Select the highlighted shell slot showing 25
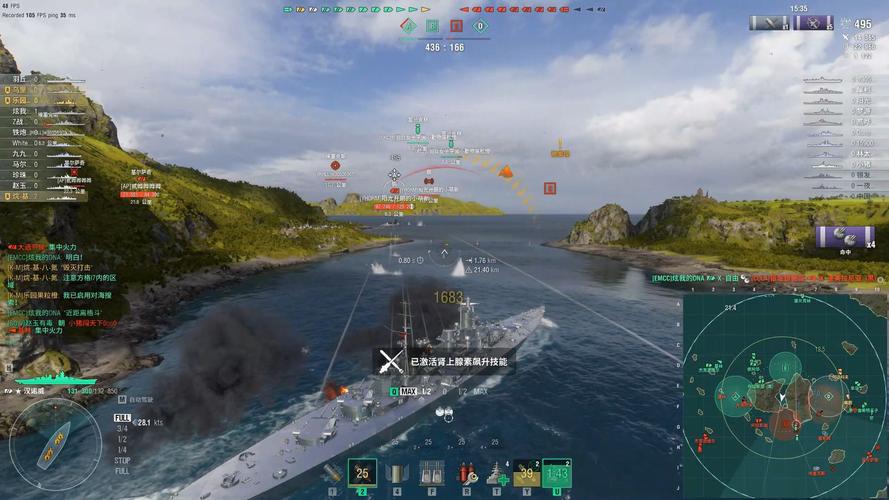The height and width of the screenshot is (500, 889). click(362, 474)
